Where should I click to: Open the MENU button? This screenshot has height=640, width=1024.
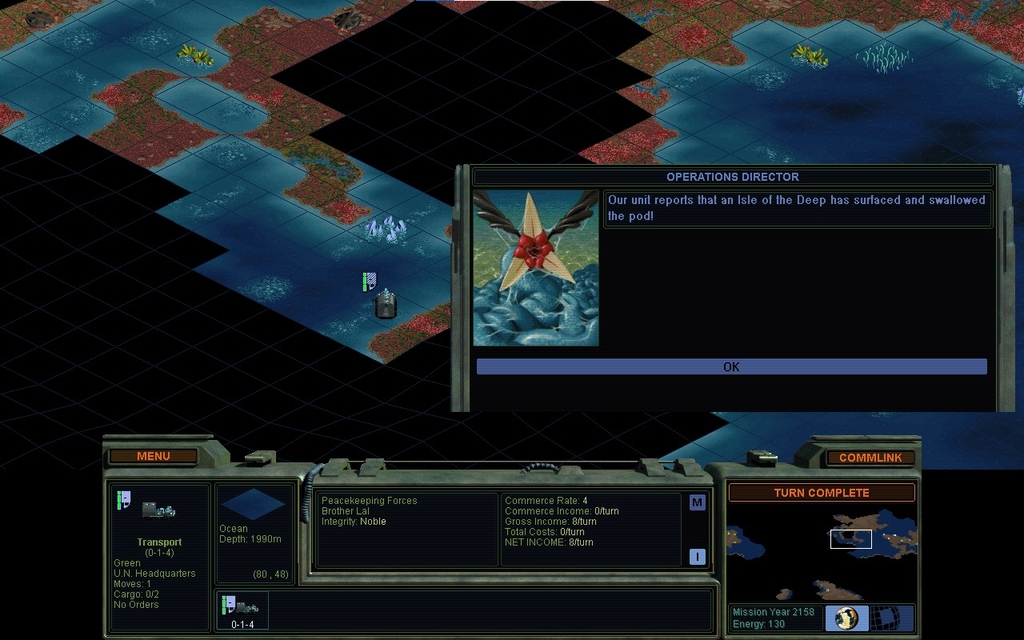(x=153, y=456)
